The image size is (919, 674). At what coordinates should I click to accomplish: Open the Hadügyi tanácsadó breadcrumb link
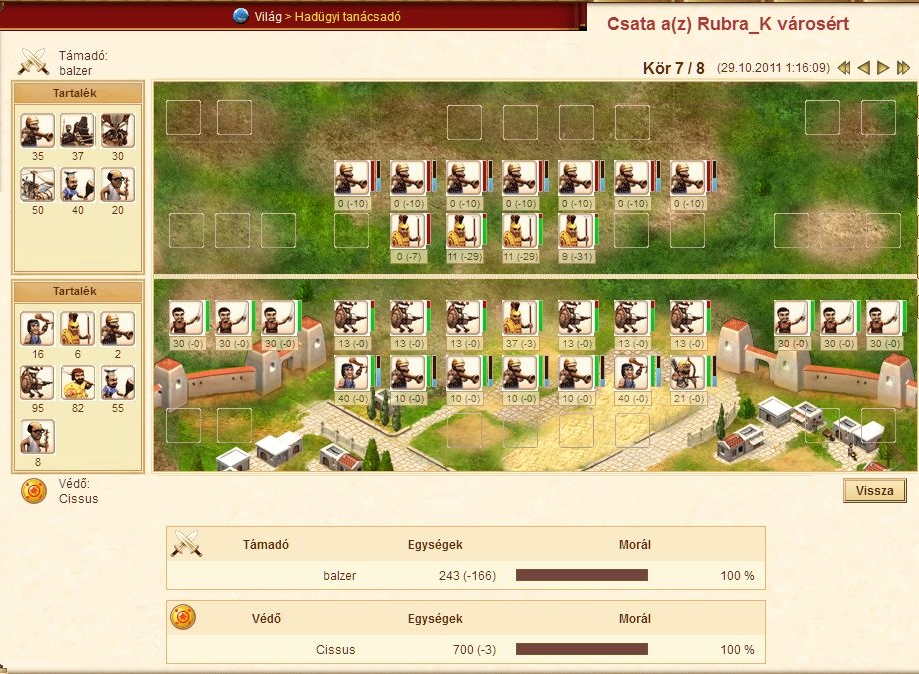347,16
